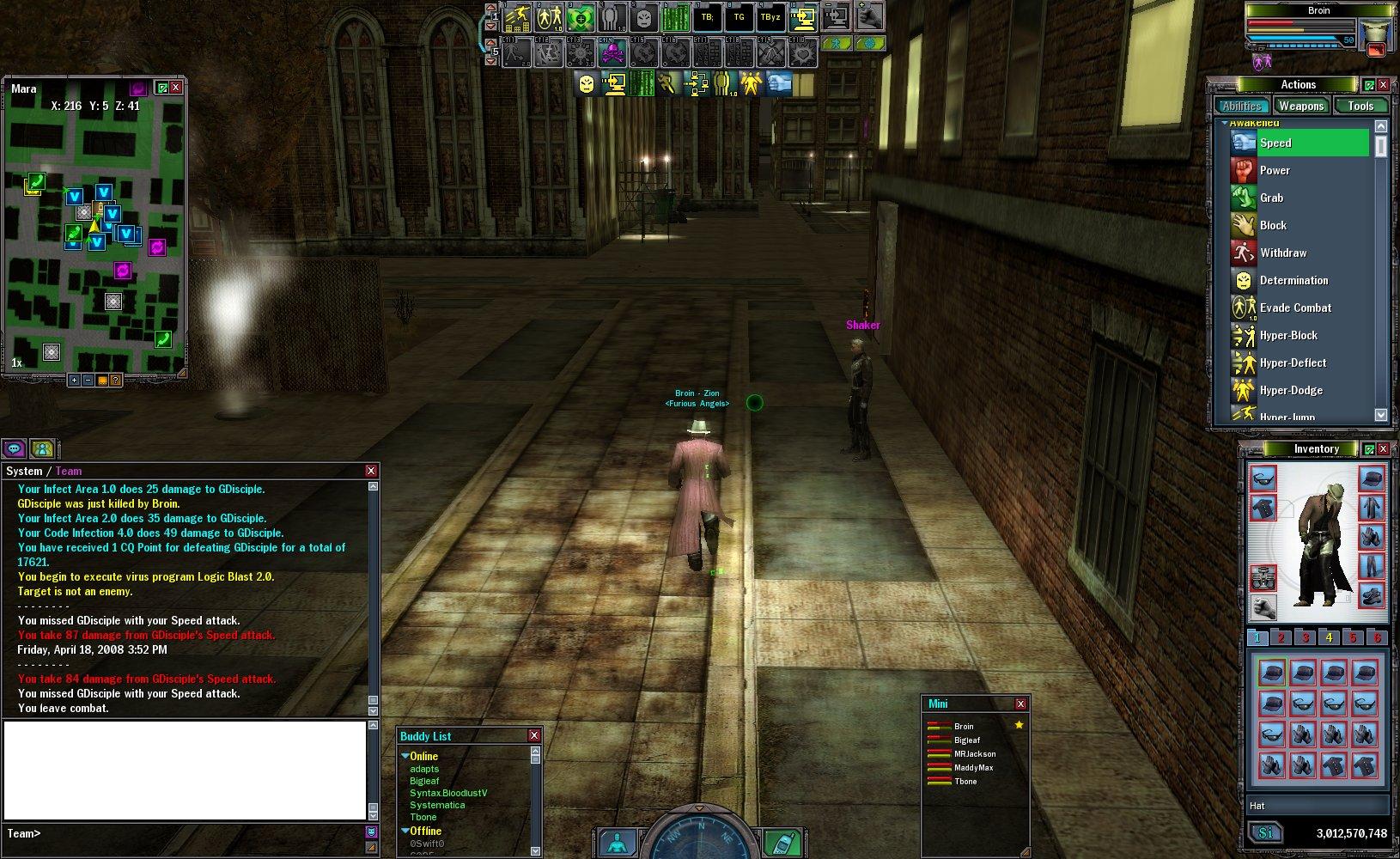
Task: Click the Withdraw ability entry
Action: (x=1282, y=253)
